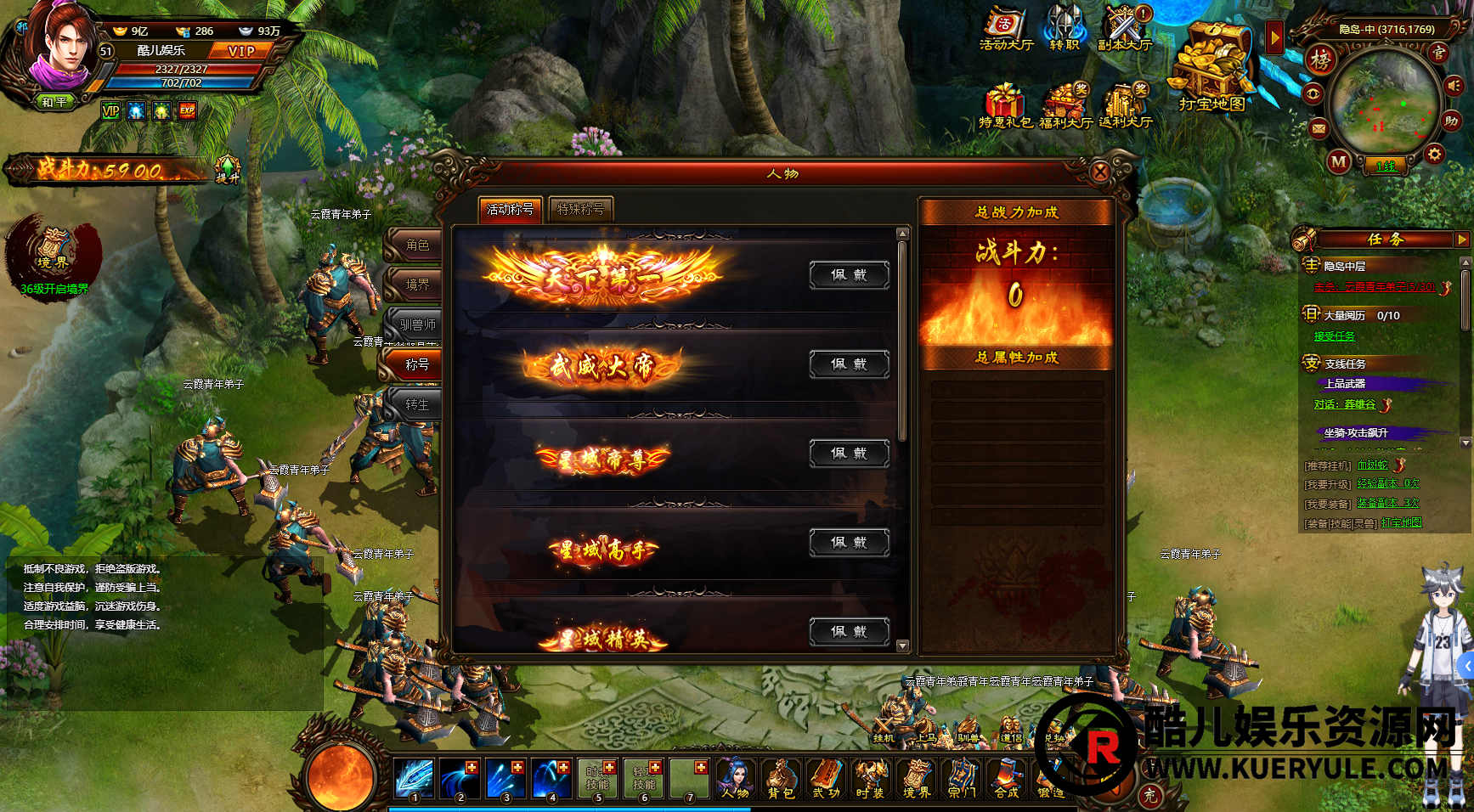Select the 活动称号 tab

tap(510, 209)
